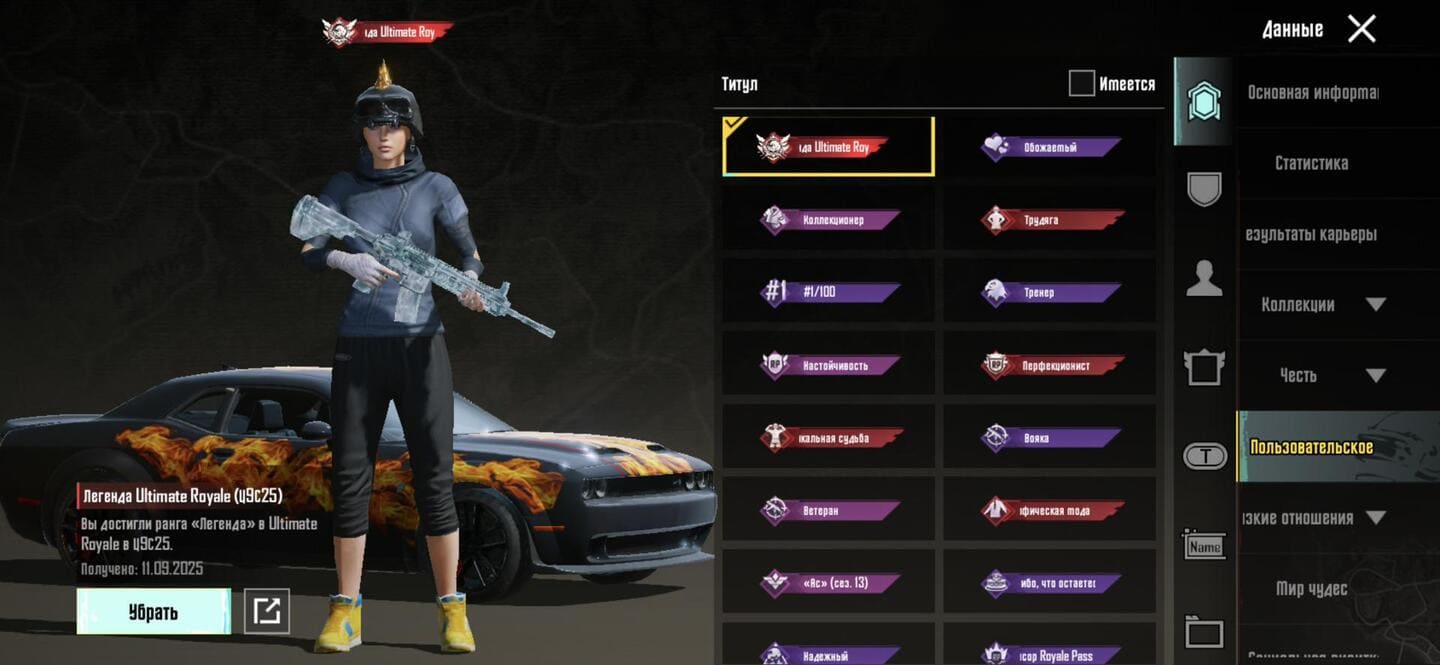
Task: Open the Мир чудес section
Action: pos(1311,588)
